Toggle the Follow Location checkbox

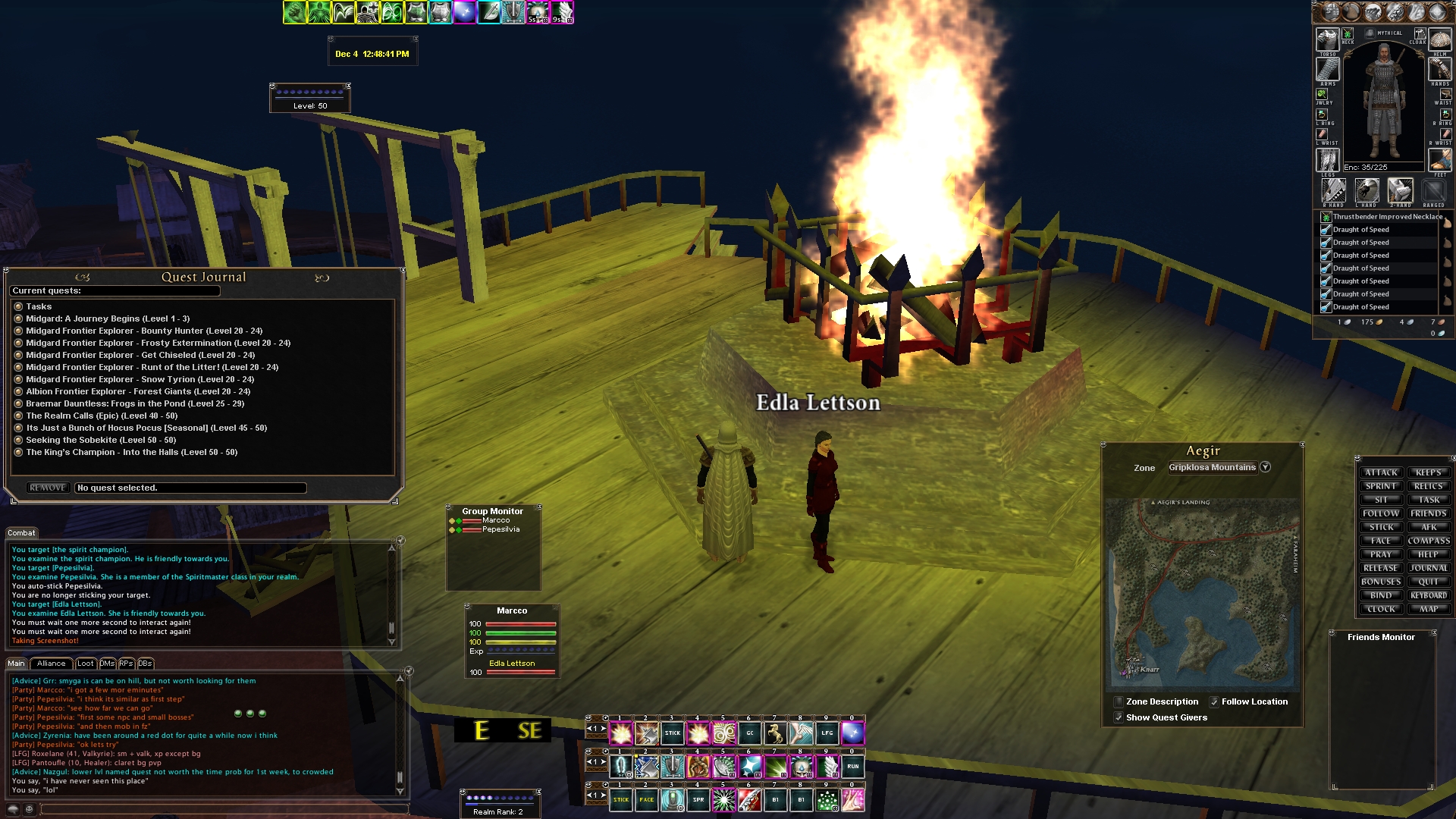click(x=1214, y=701)
